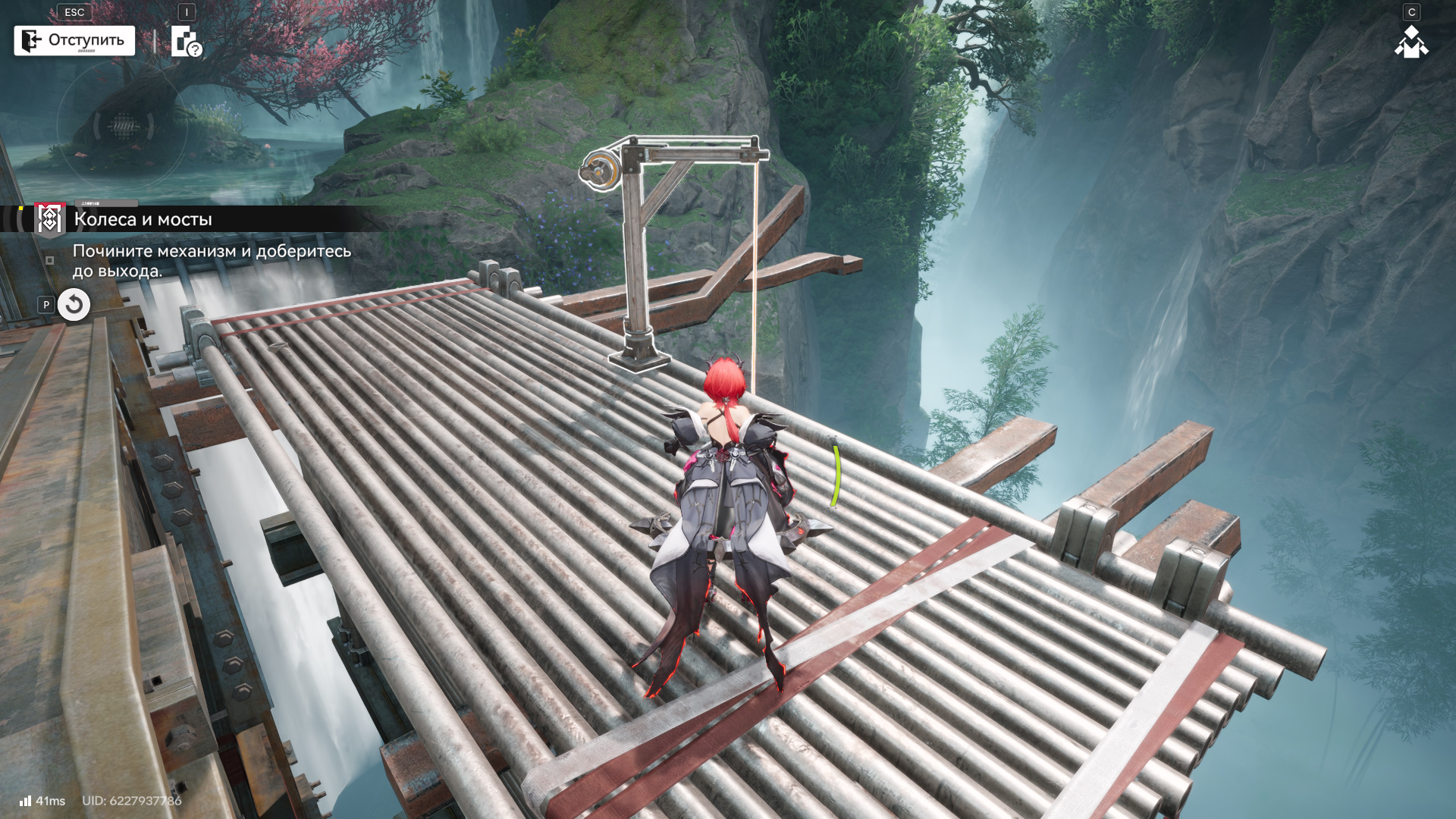The height and width of the screenshot is (819, 1456).
Task: Activate the circular reset arrow button
Action: coord(74,305)
